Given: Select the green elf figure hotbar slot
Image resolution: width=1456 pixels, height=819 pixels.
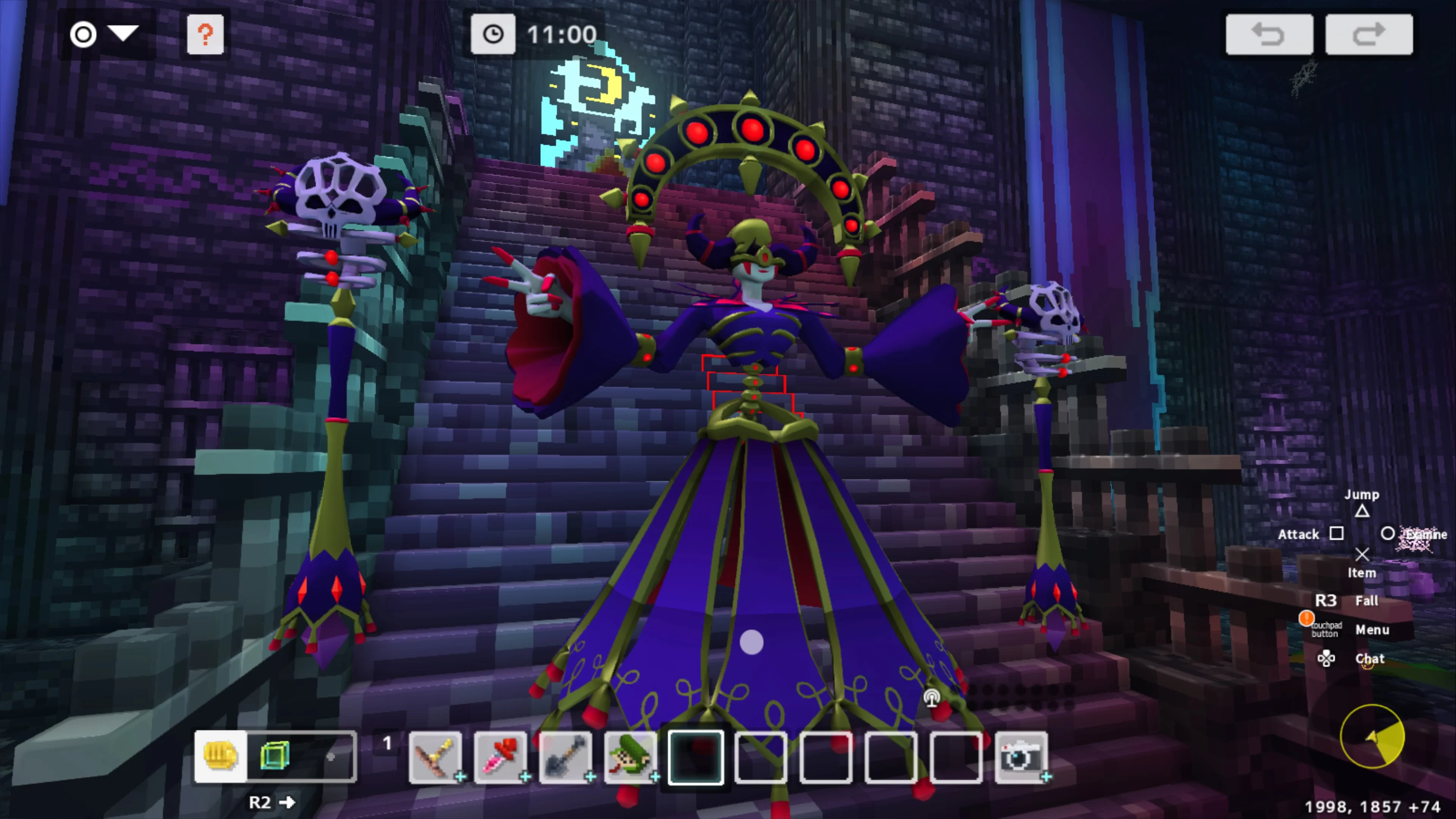Looking at the screenshot, I should (x=630, y=756).
